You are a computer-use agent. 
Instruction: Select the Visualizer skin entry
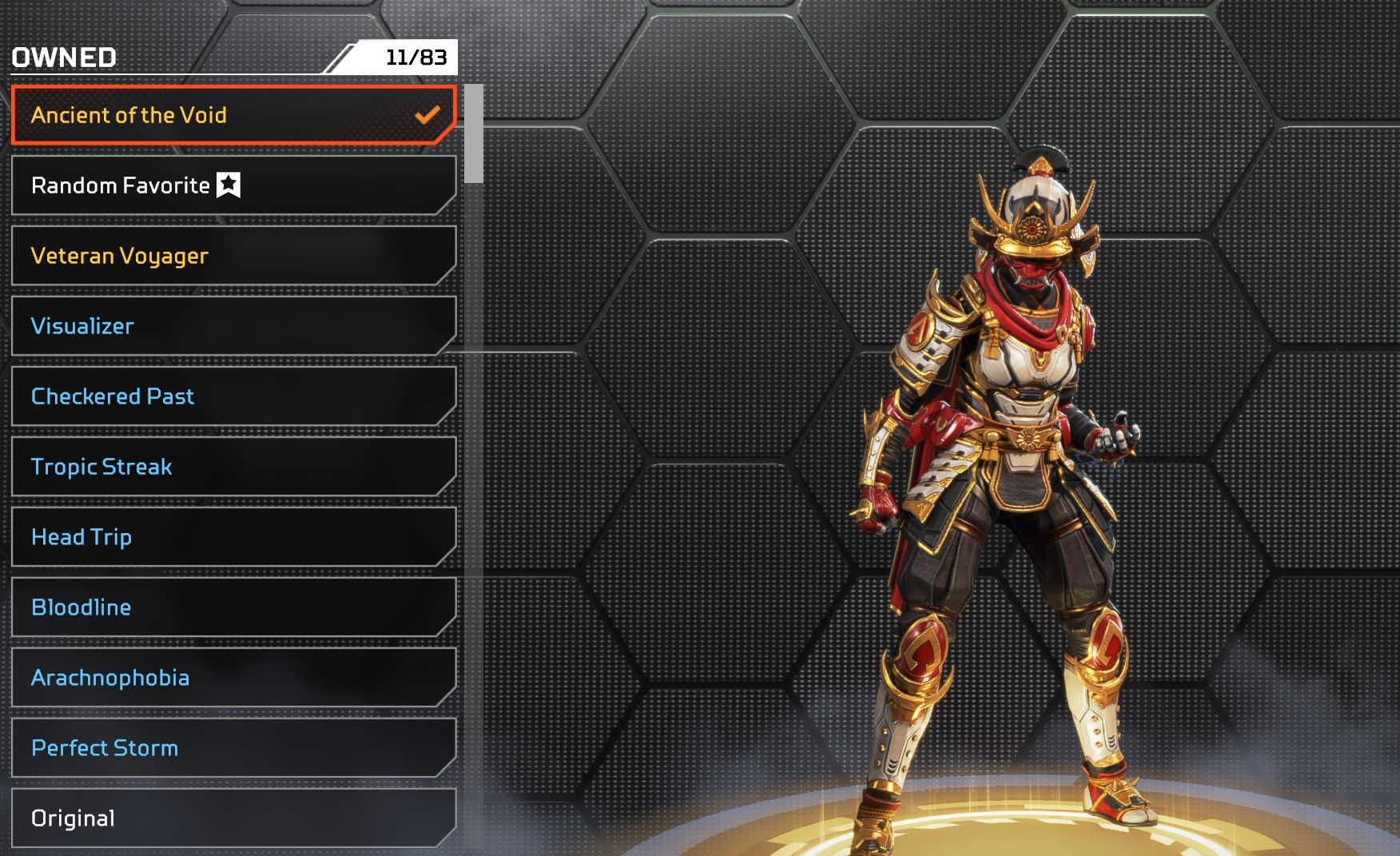(x=232, y=326)
